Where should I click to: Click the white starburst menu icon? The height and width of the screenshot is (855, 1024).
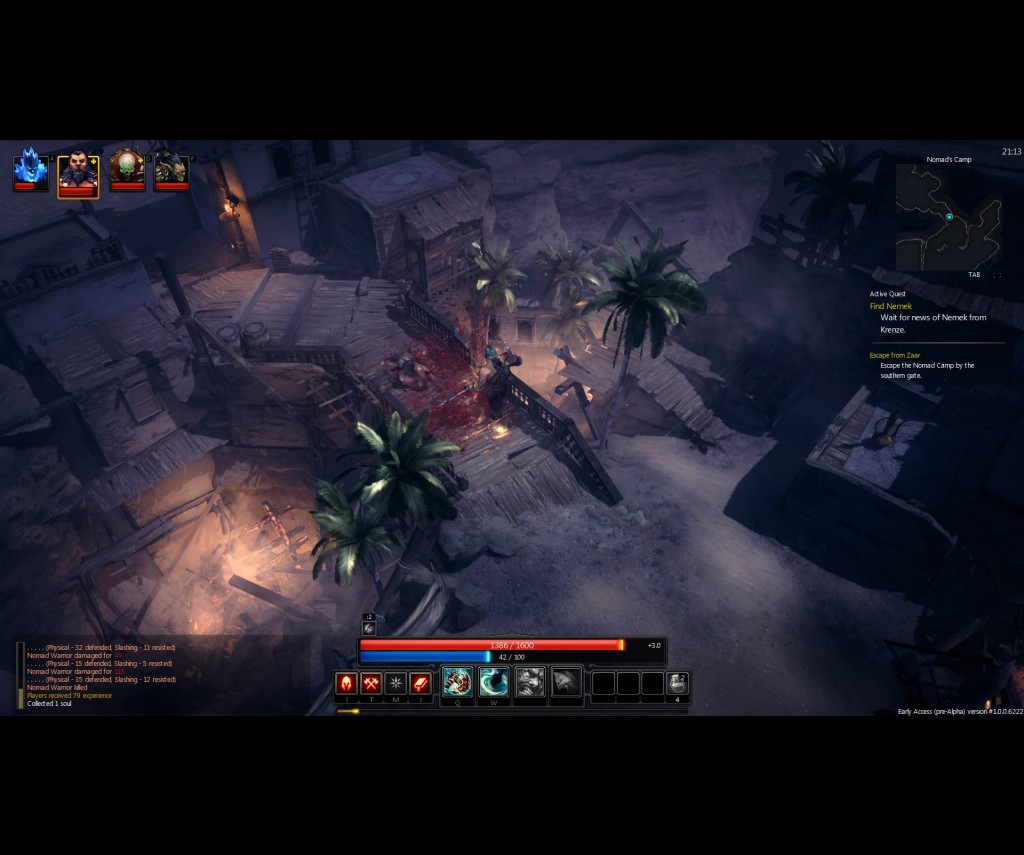click(396, 683)
